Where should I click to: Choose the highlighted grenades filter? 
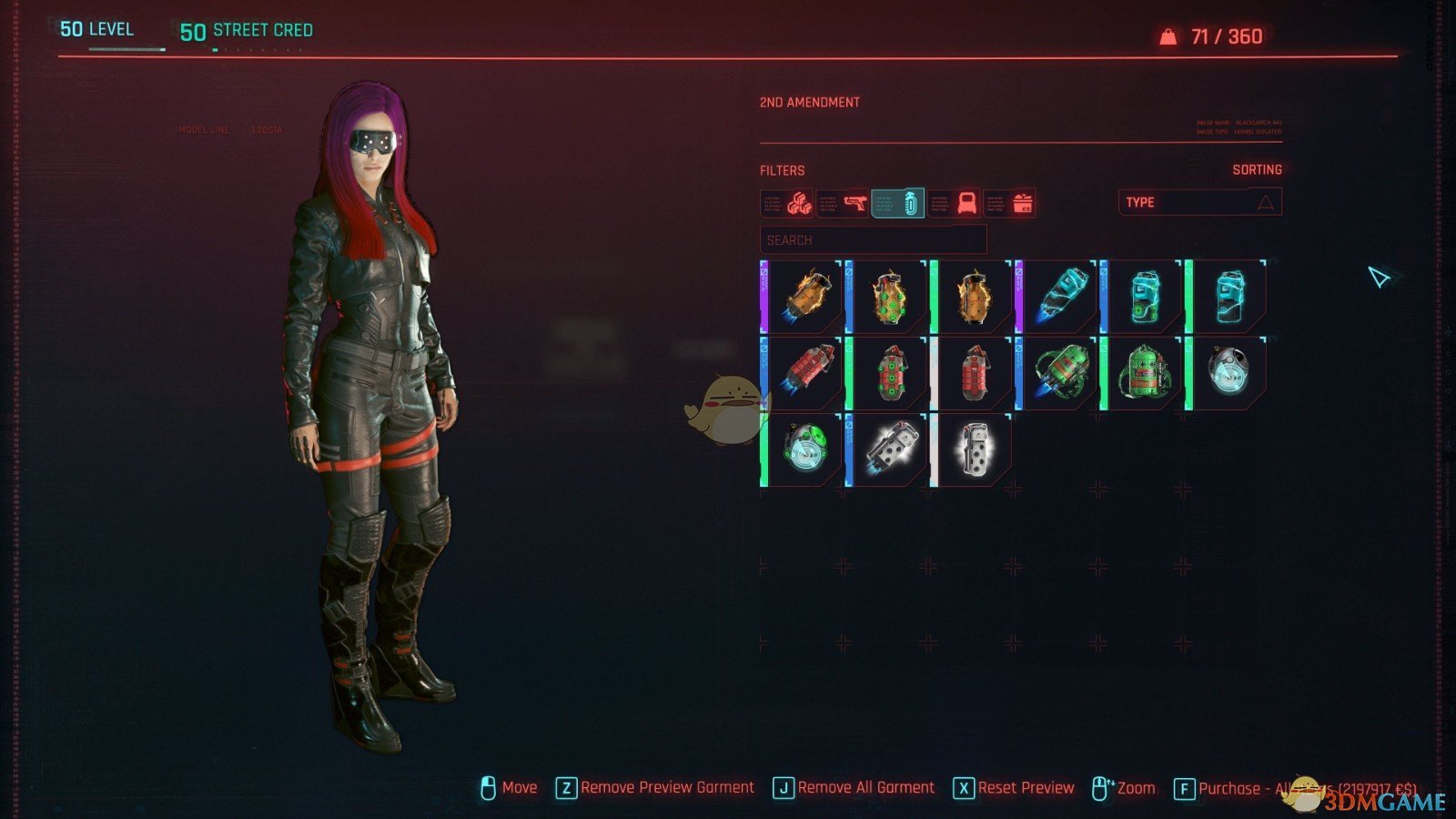(x=899, y=203)
